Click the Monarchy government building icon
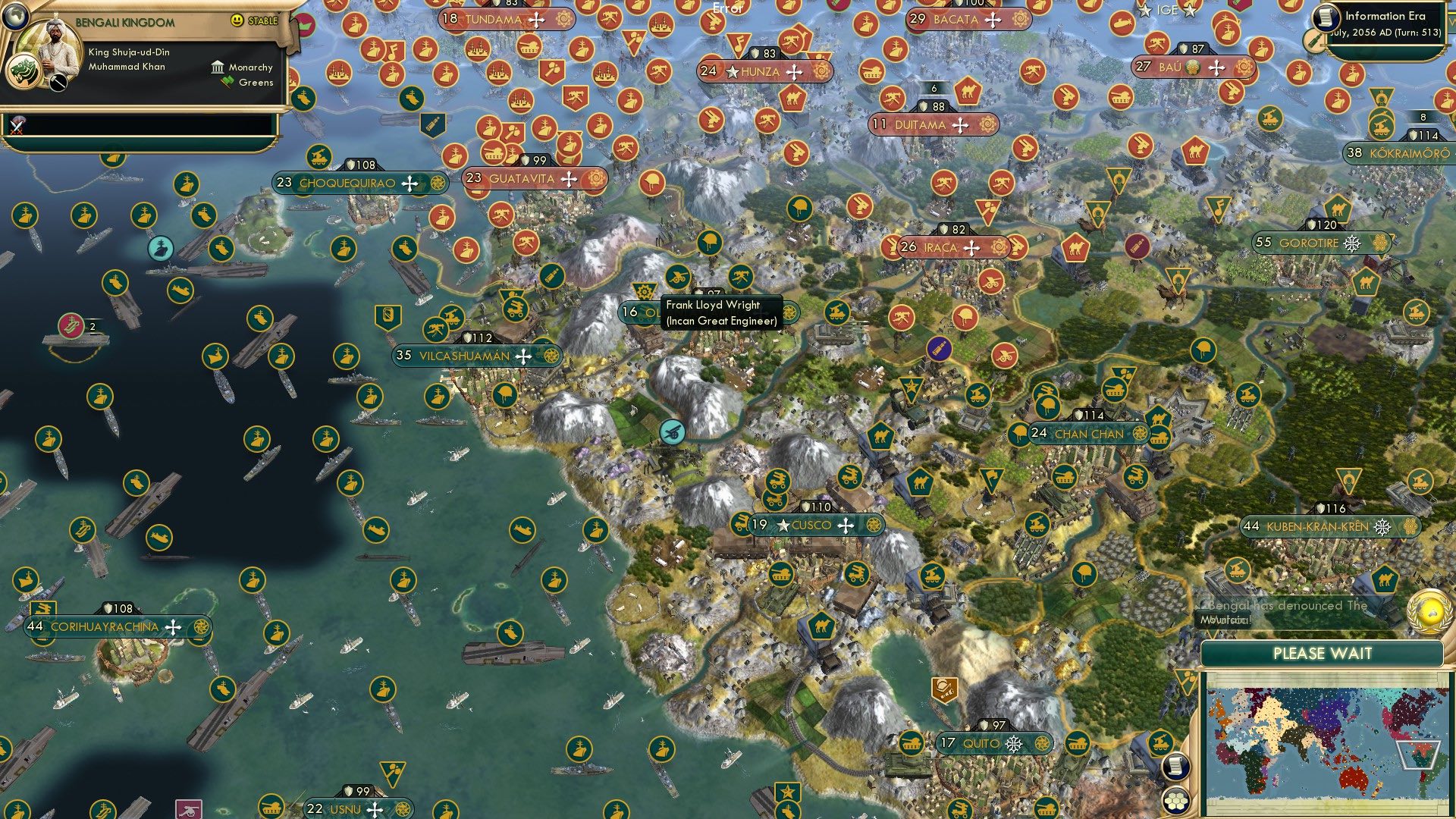This screenshot has height=819, width=1456. 218,68
